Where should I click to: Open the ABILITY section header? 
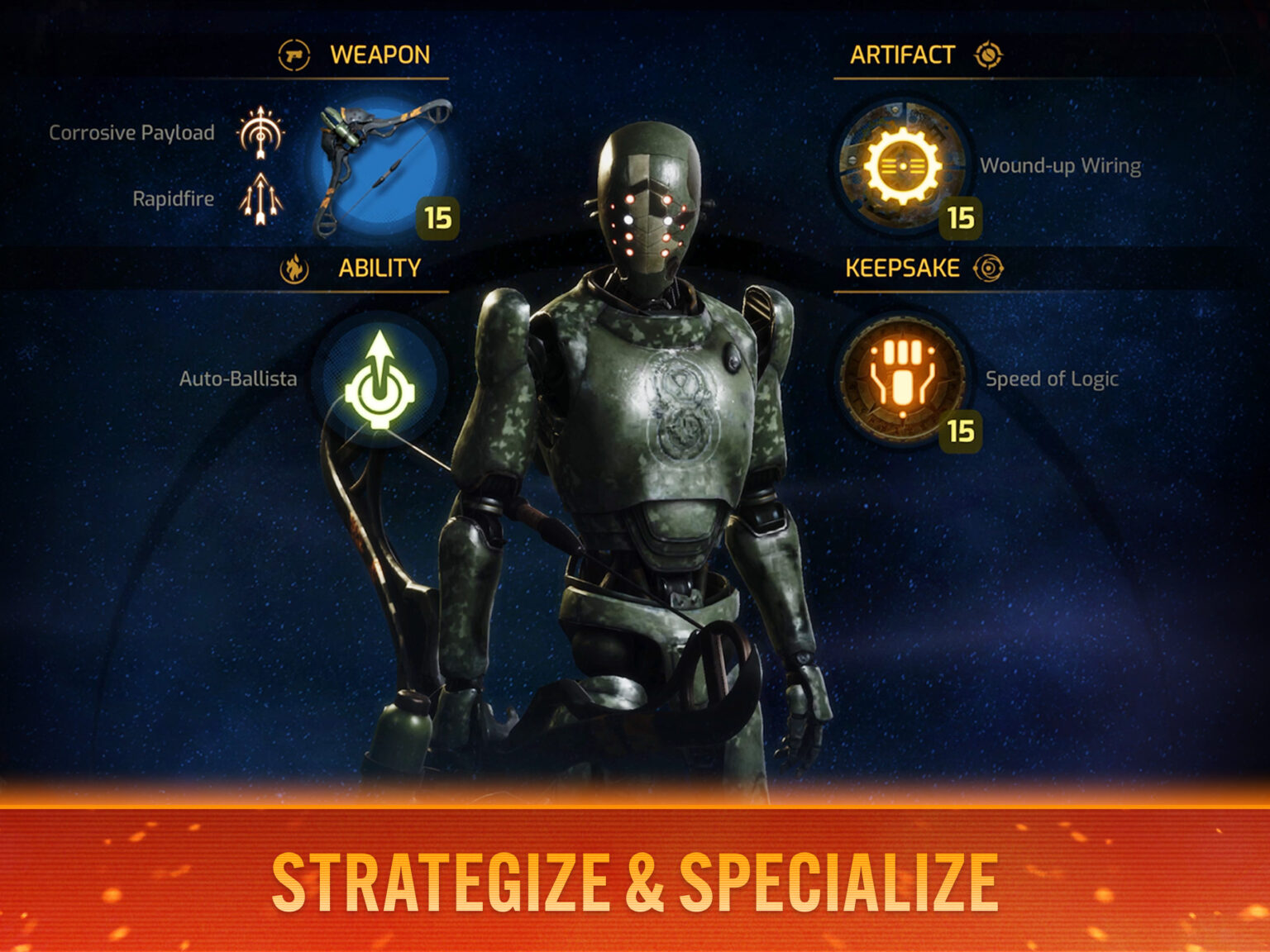click(381, 266)
